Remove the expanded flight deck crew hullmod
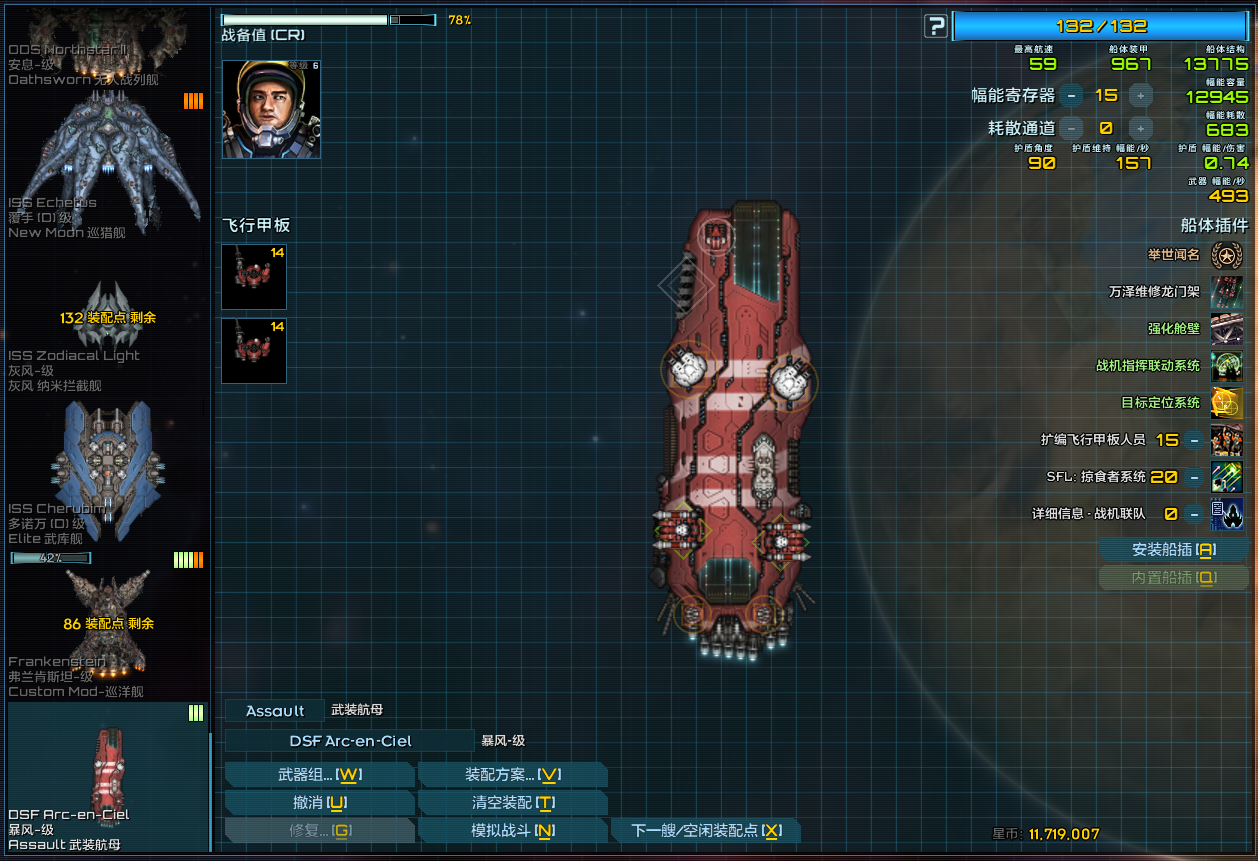This screenshot has width=1258, height=861. click(x=1195, y=440)
